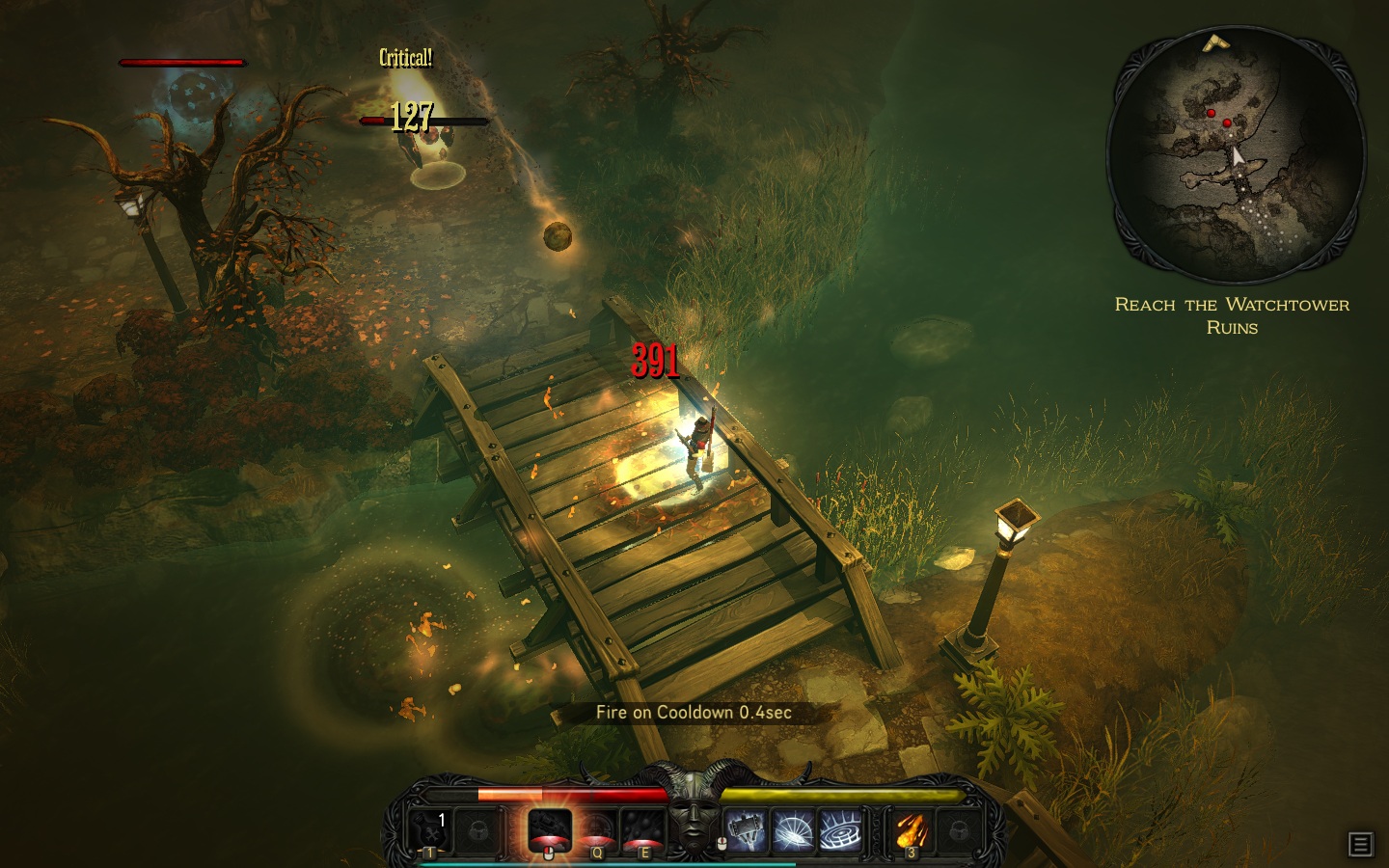Open the menu icon in bottom-right corner

coord(1360,845)
